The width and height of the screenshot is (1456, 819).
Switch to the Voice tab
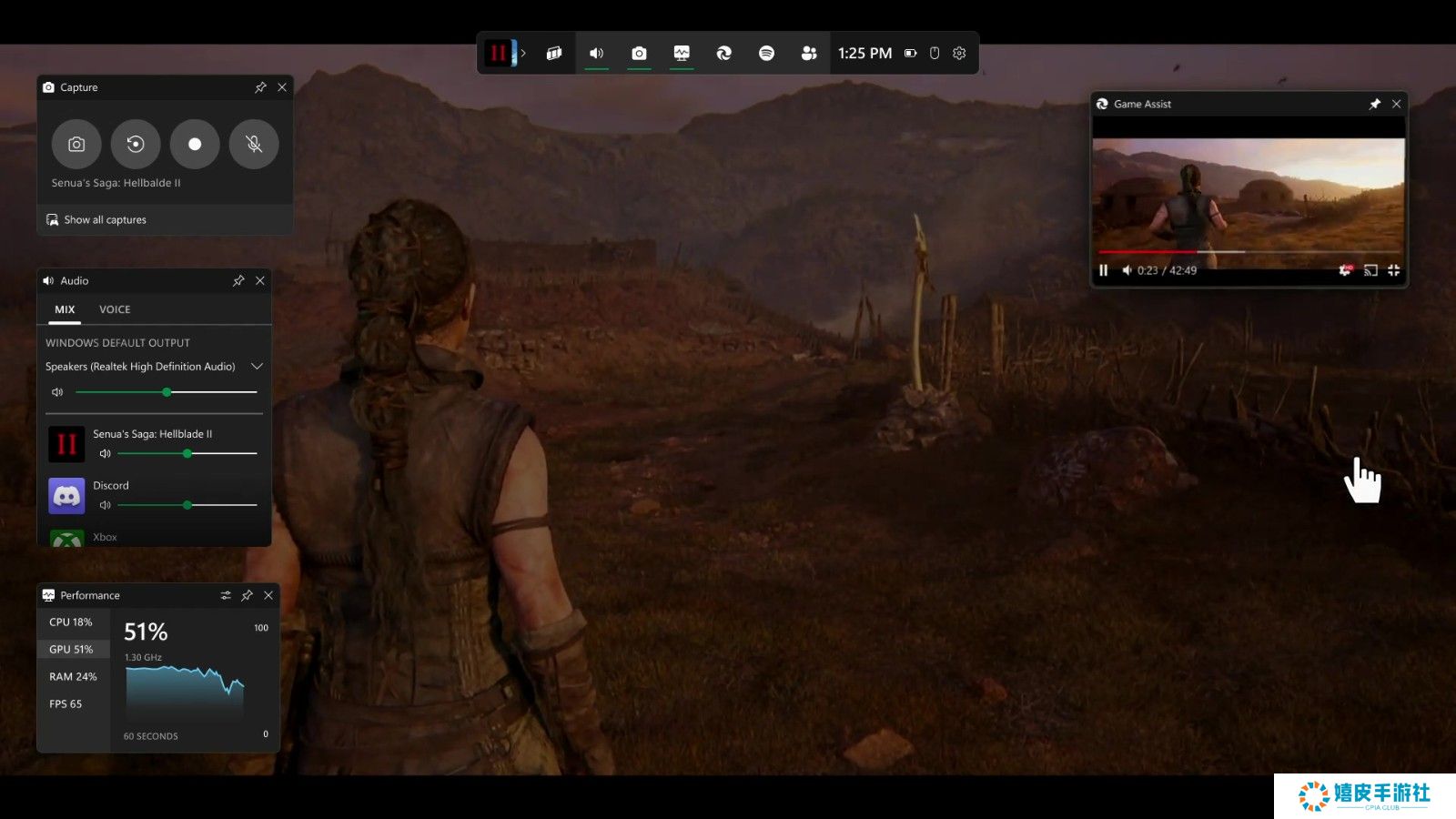(115, 309)
